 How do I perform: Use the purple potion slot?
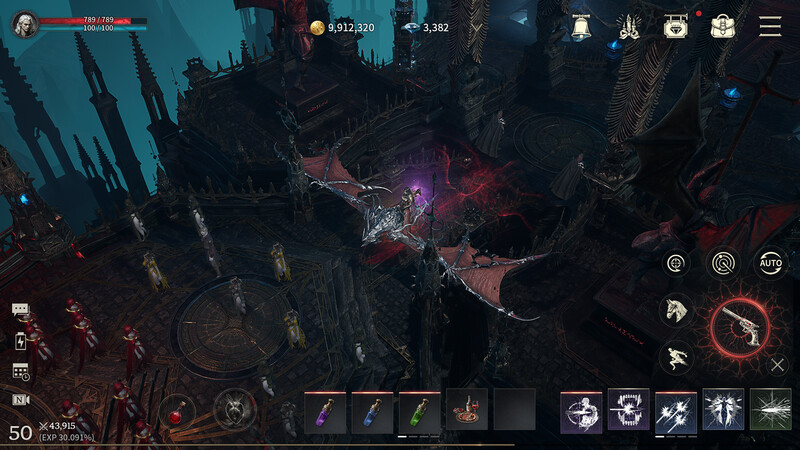tap(325, 410)
